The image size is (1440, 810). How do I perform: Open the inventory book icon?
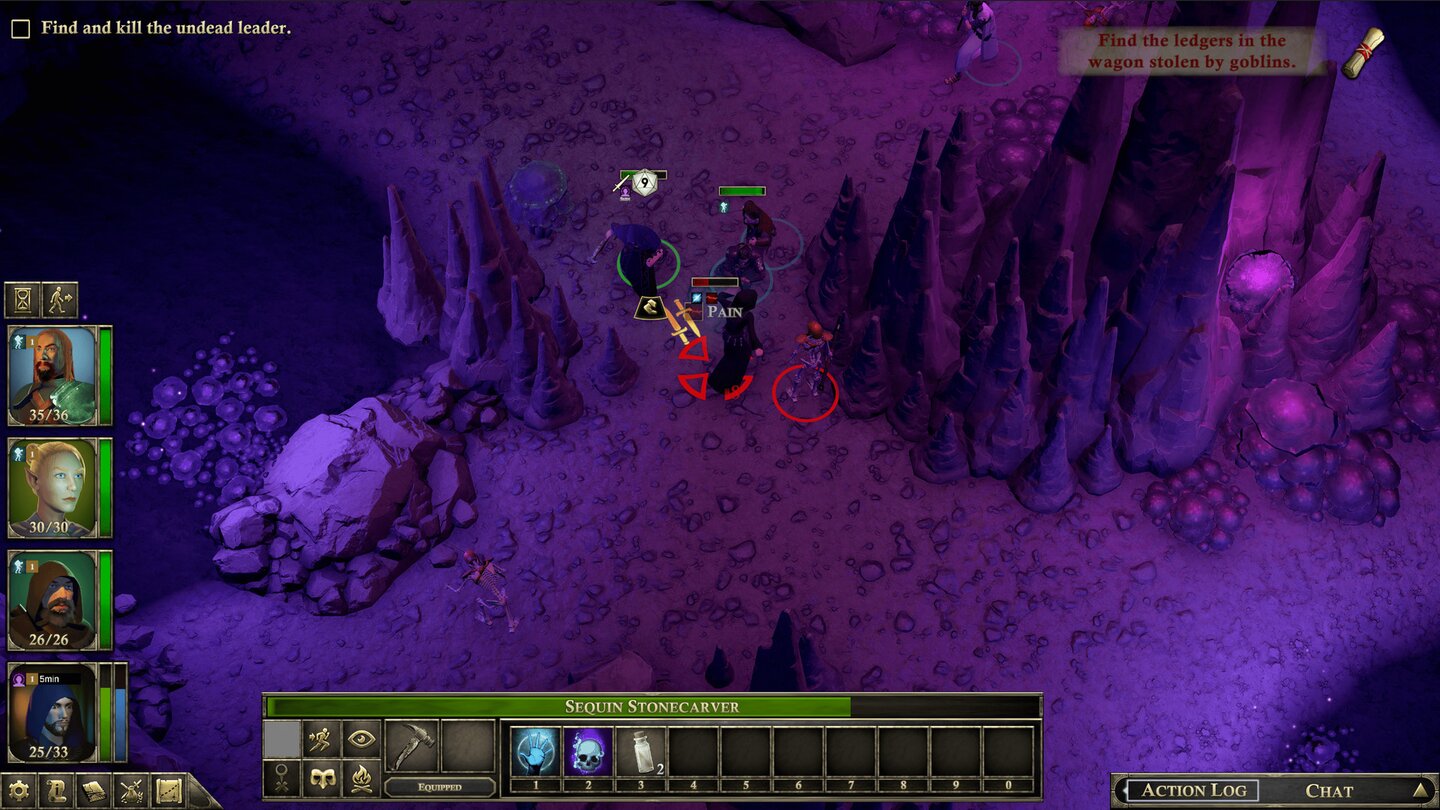(93, 789)
